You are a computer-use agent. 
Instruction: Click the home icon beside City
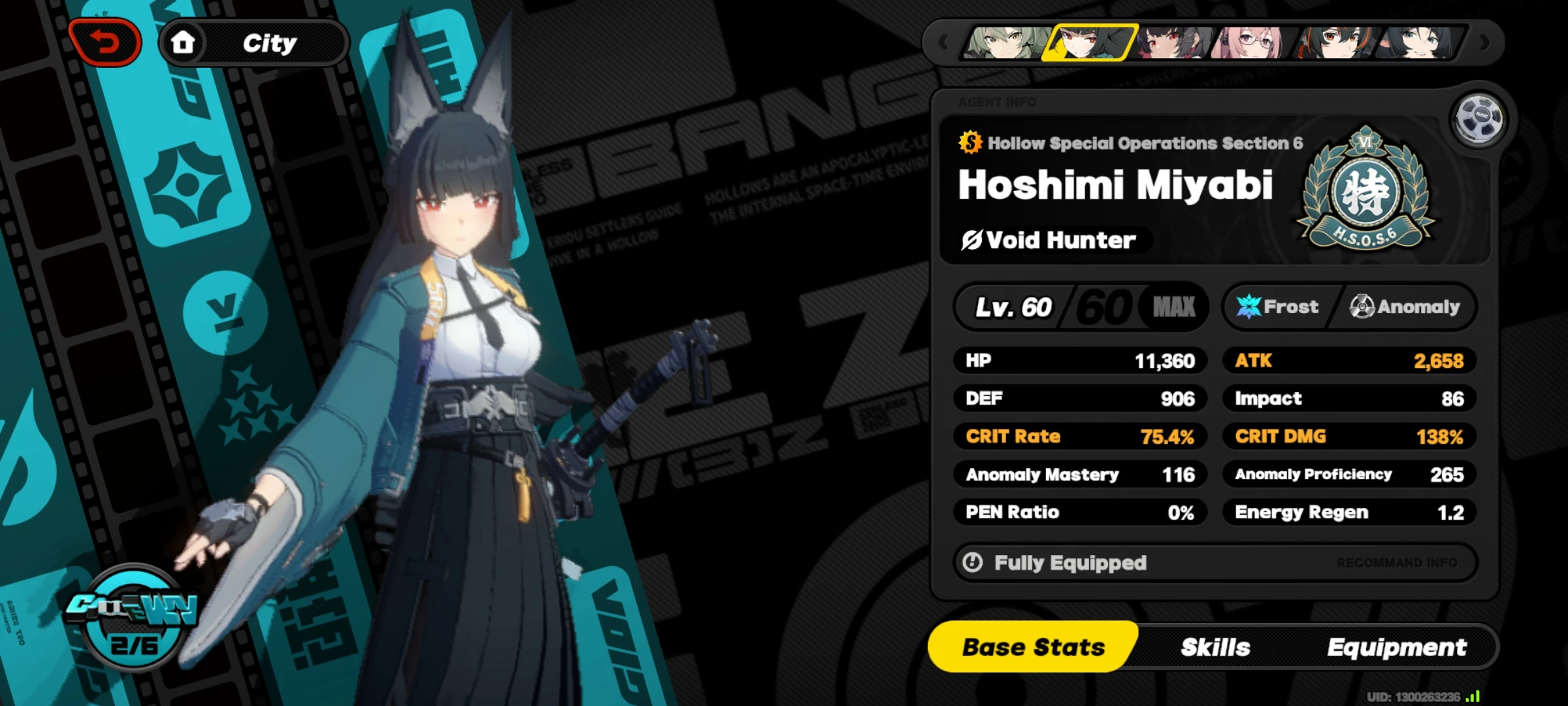pyautogui.click(x=184, y=41)
